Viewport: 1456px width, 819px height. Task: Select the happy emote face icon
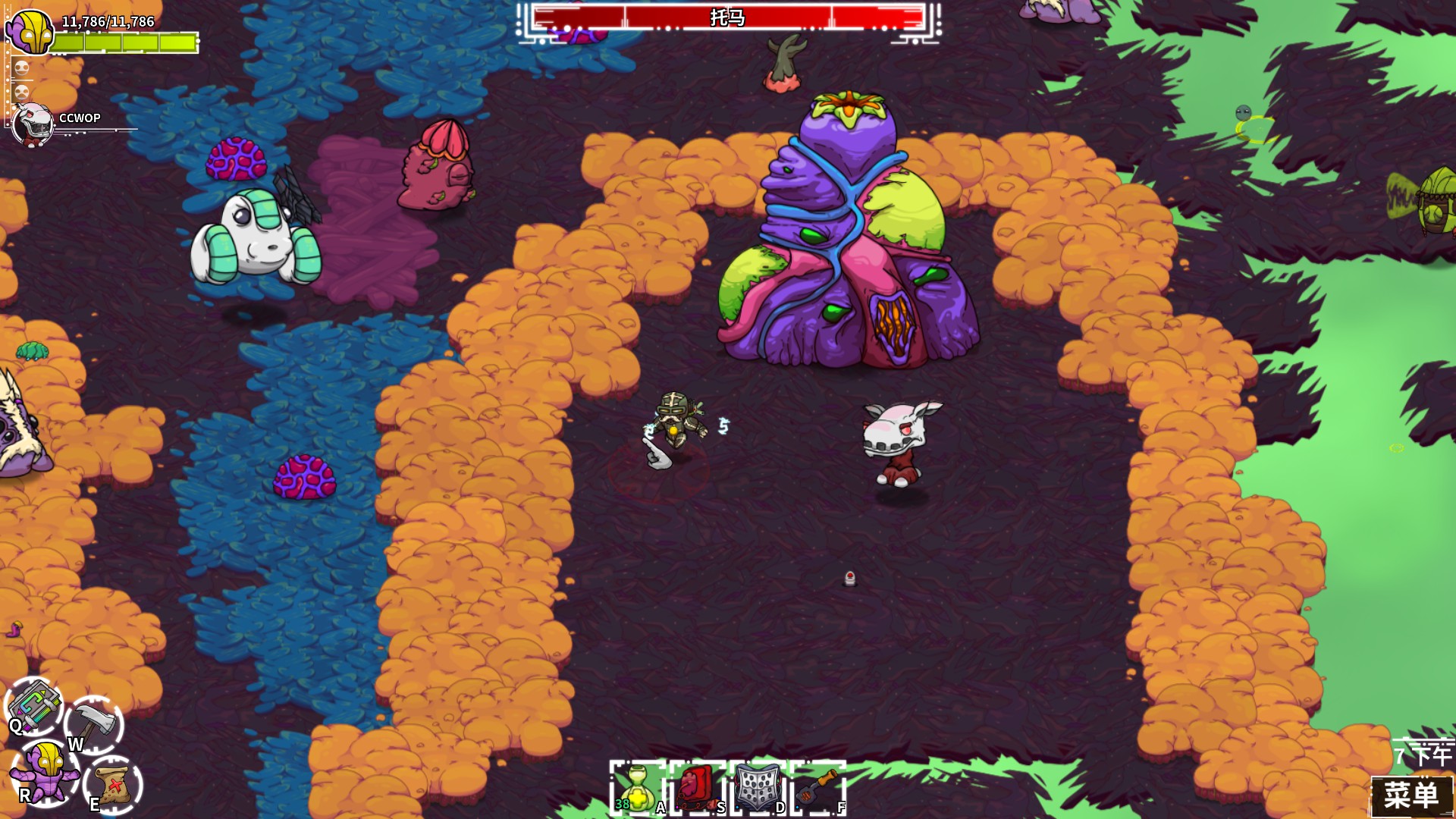(x=23, y=68)
